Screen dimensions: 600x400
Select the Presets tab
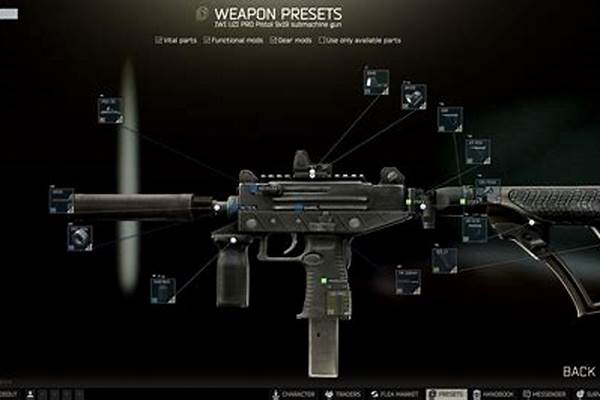[x=446, y=394]
